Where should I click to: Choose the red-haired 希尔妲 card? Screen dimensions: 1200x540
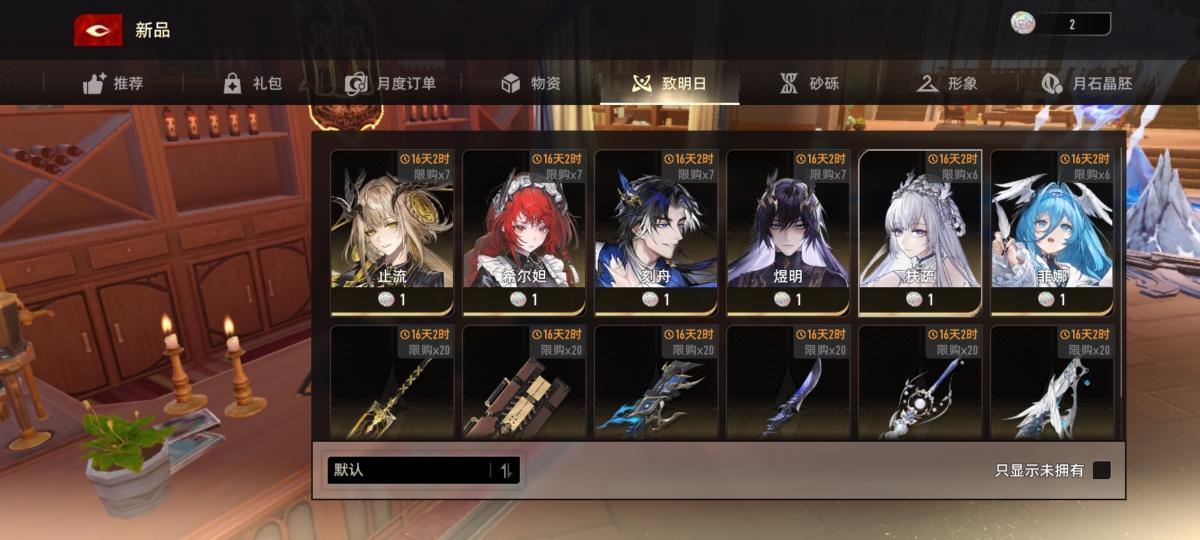coord(524,232)
